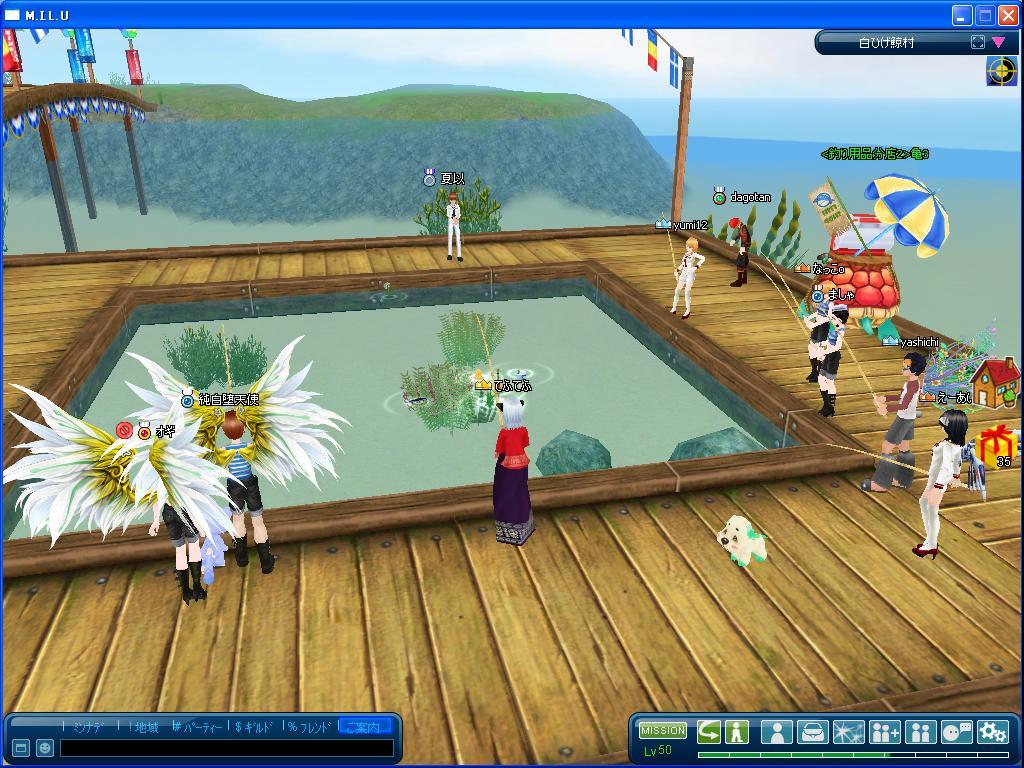Select the ご案内 chat tab
The image size is (1024, 768).
tap(365, 727)
